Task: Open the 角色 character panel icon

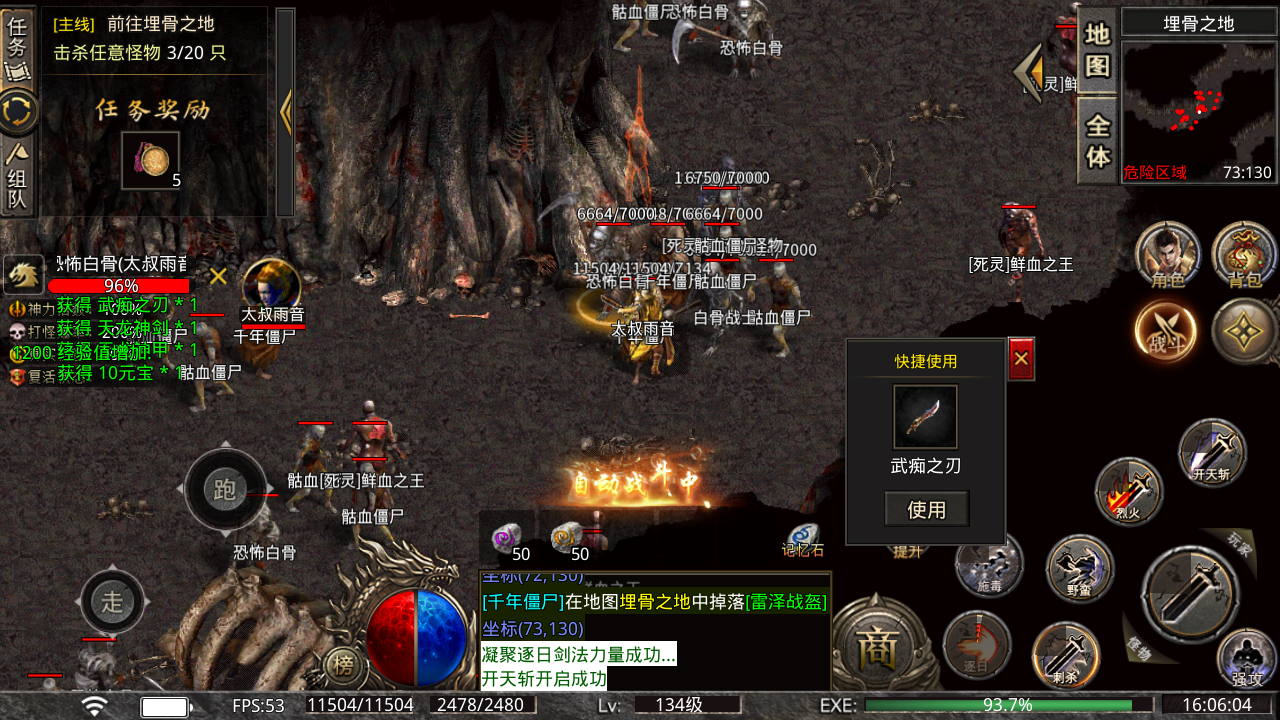Action: coord(1168,256)
